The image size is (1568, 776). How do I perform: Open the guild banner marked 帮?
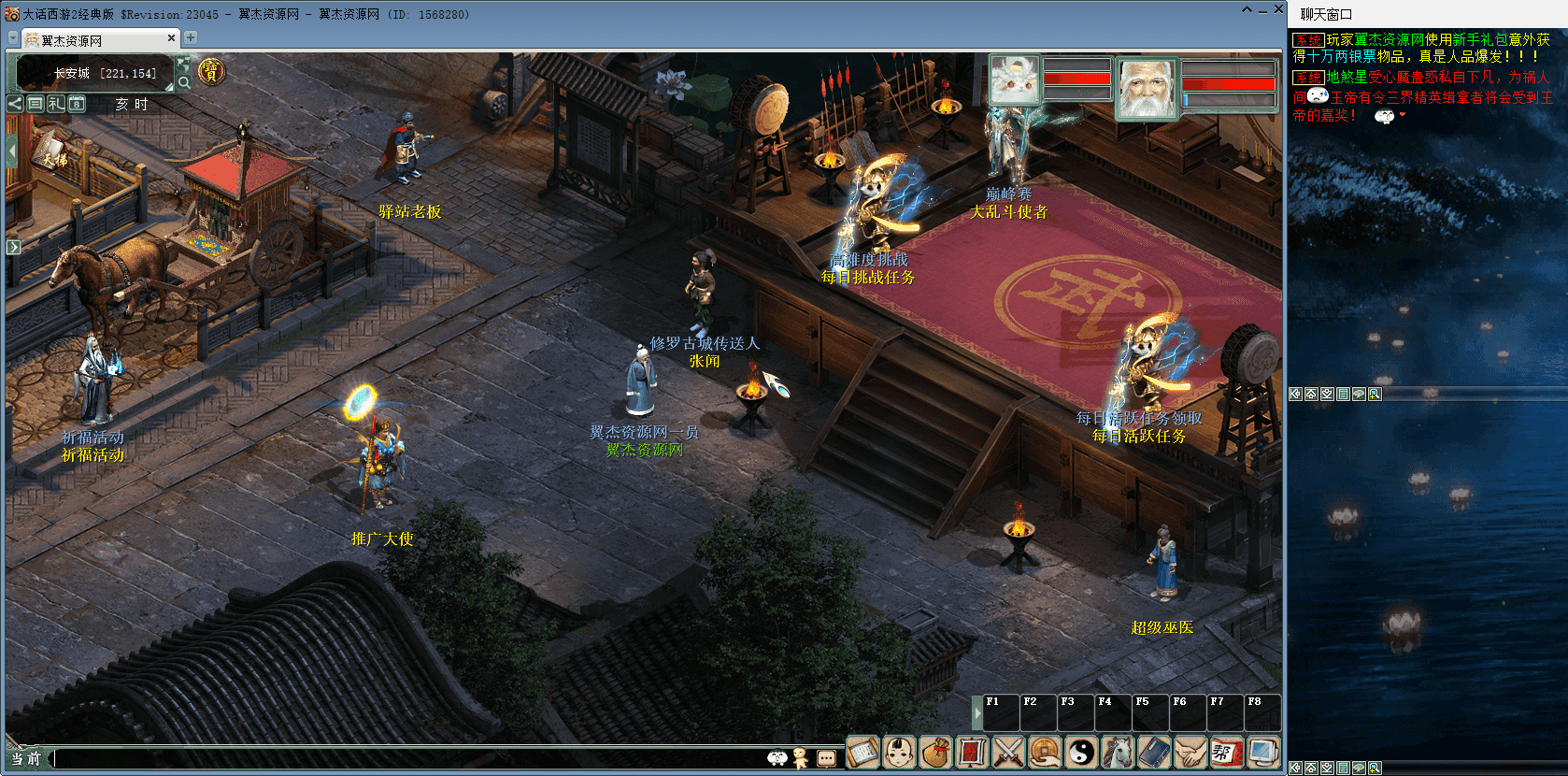(x=1227, y=752)
